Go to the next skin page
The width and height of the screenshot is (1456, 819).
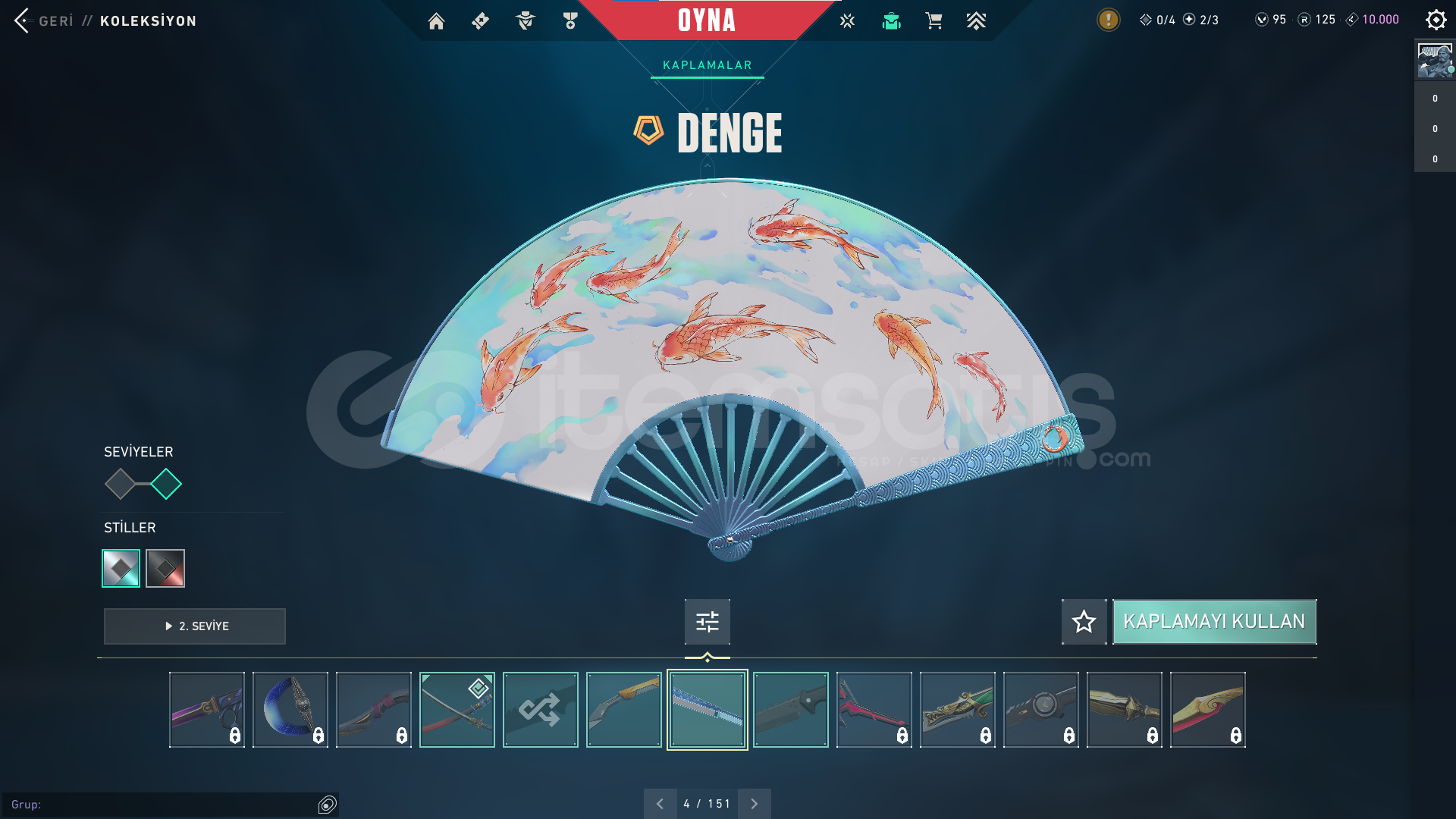click(754, 804)
